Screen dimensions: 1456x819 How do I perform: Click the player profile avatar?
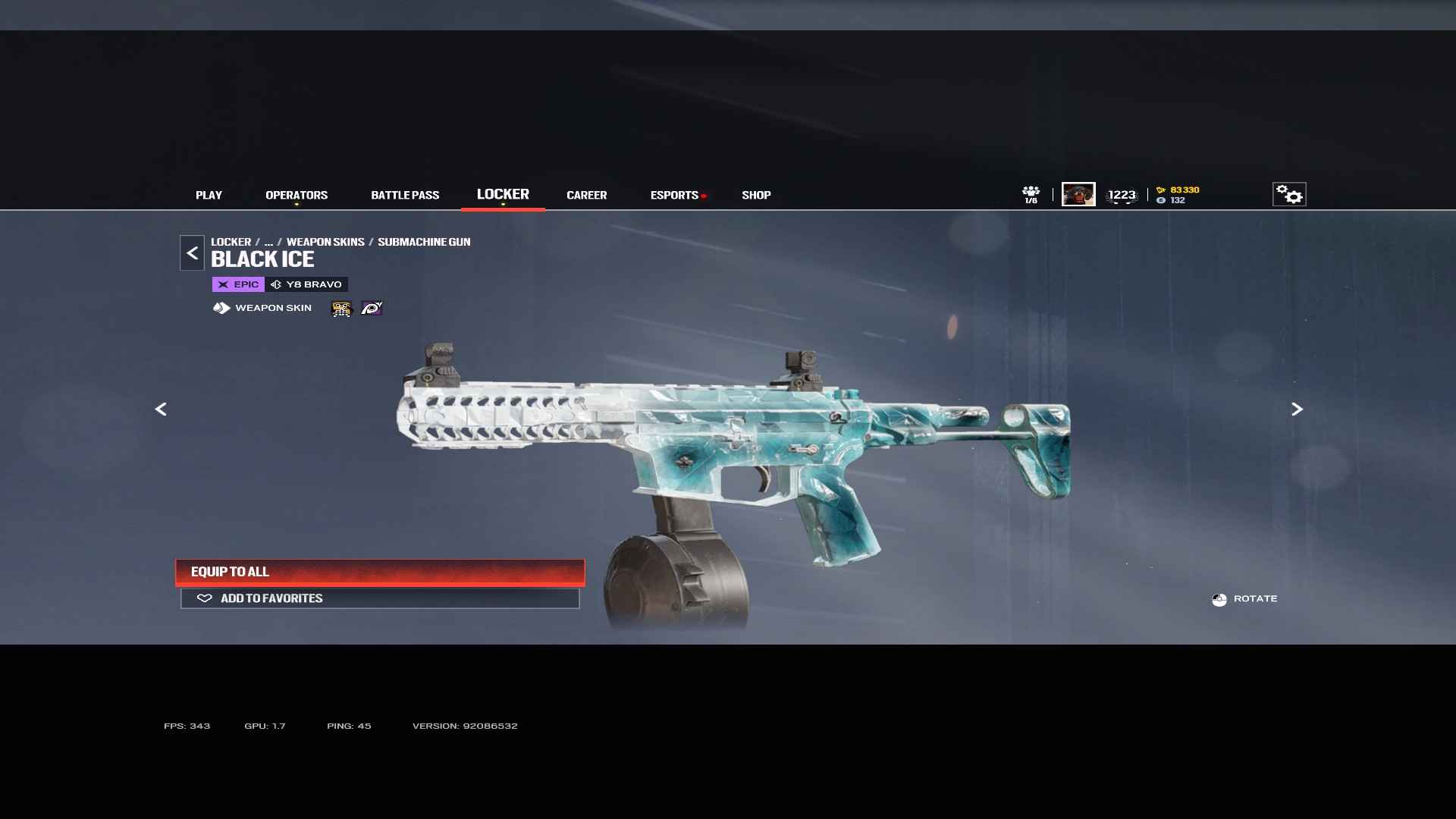1078,195
